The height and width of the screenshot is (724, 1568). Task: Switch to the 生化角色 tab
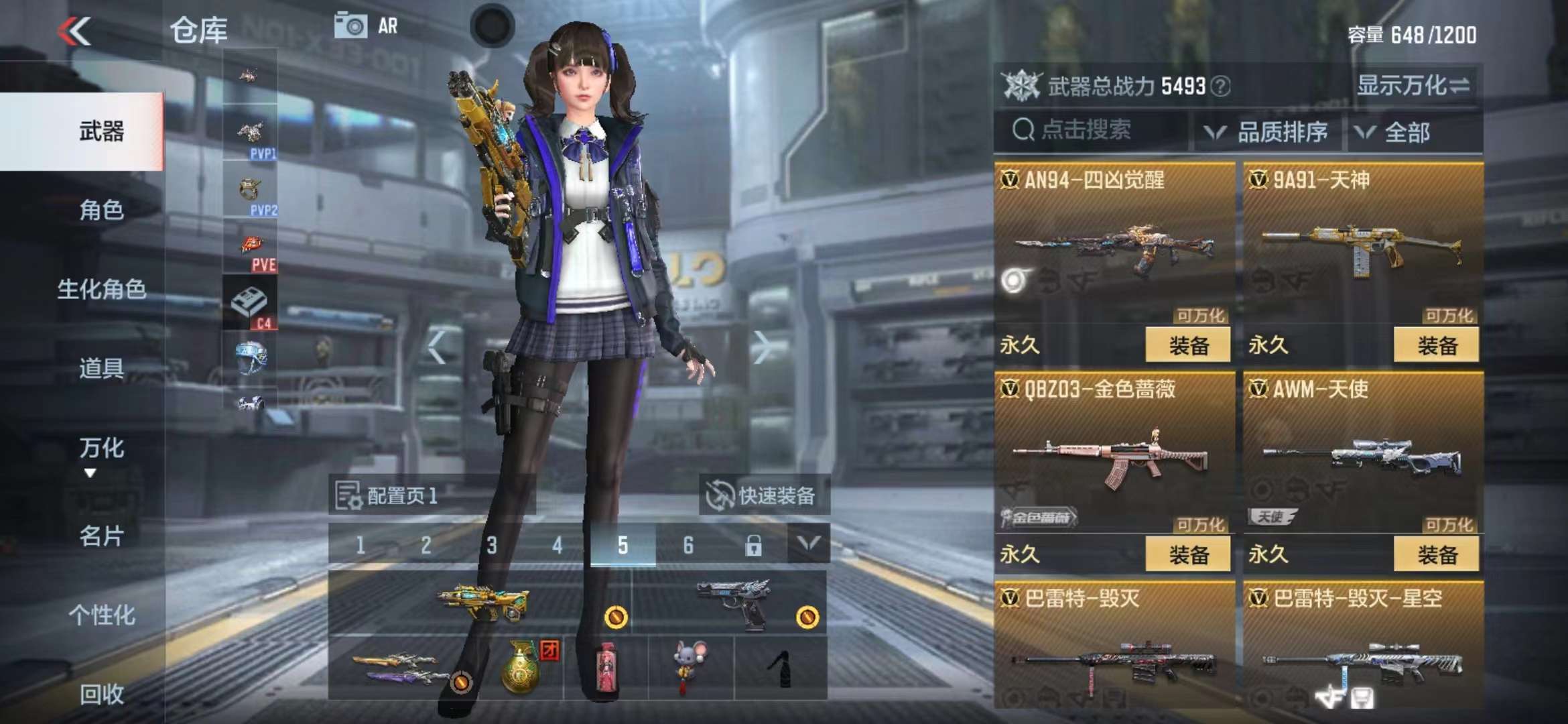point(101,290)
